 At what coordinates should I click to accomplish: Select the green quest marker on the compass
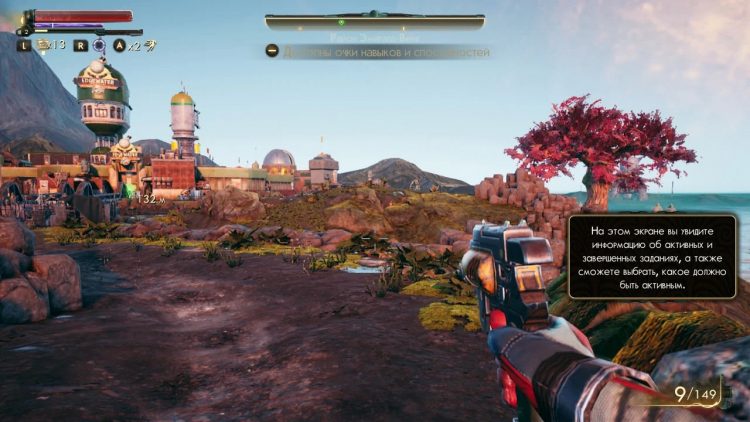click(x=341, y=22)
